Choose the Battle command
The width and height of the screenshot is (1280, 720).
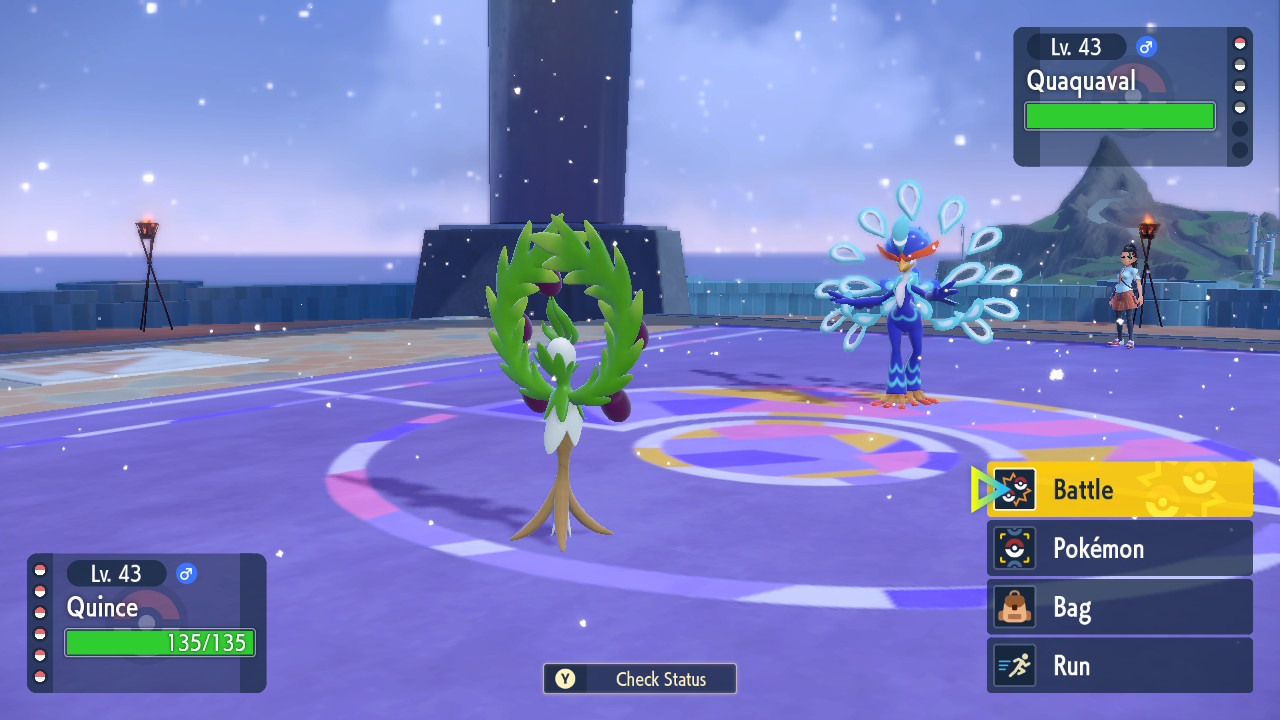coord(1119,489)
